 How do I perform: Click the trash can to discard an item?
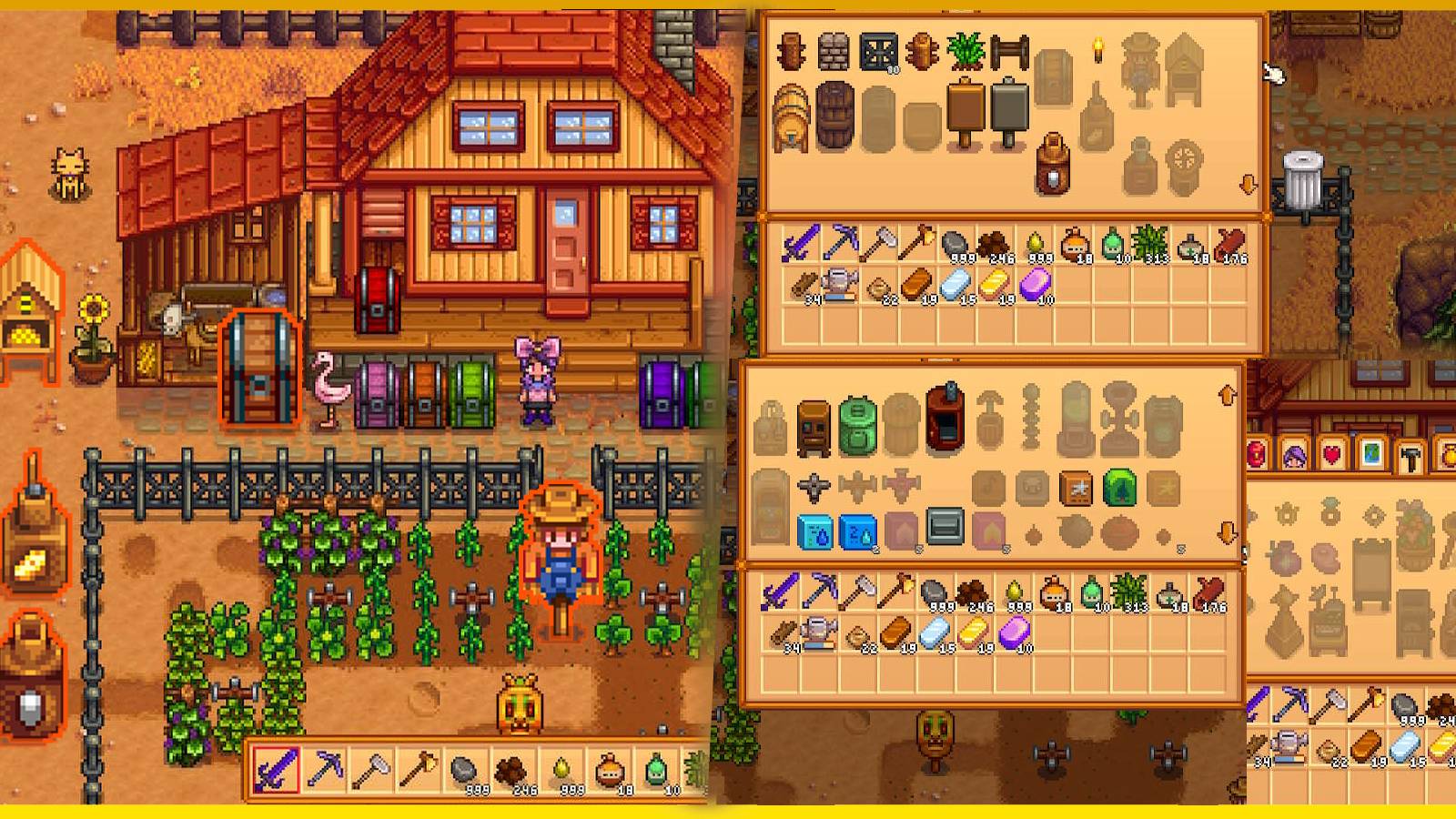[x=1301, y=174]
